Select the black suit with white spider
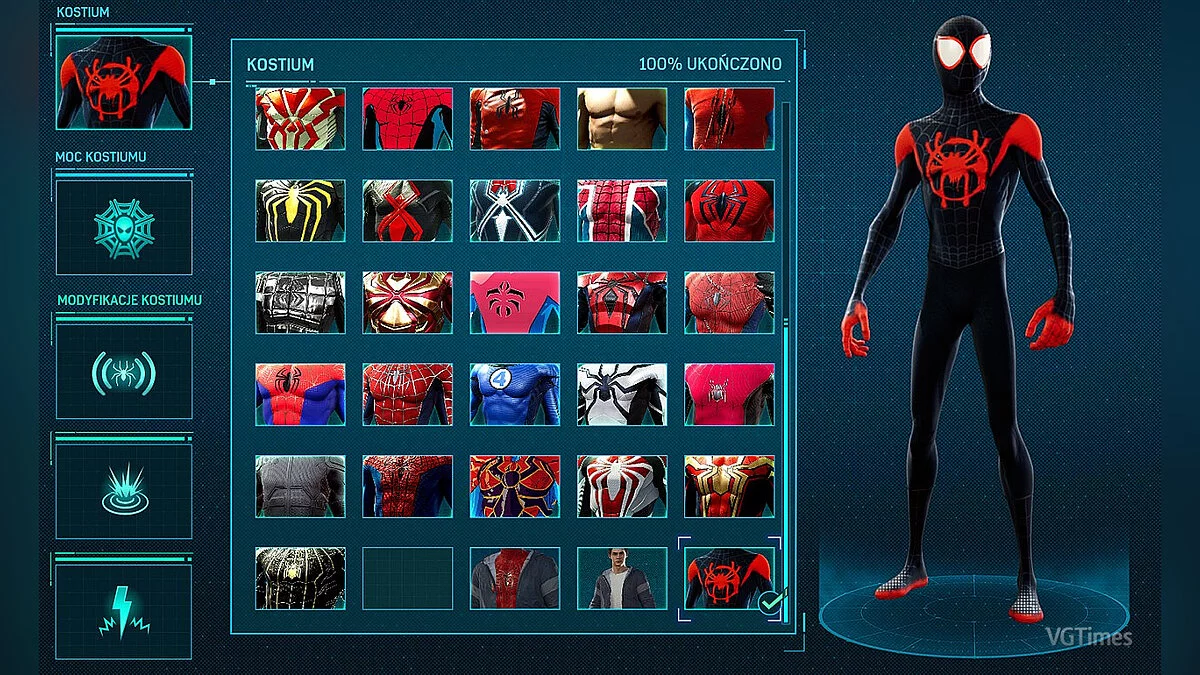This screenshot has width=1200, height=675. [515, 210]
